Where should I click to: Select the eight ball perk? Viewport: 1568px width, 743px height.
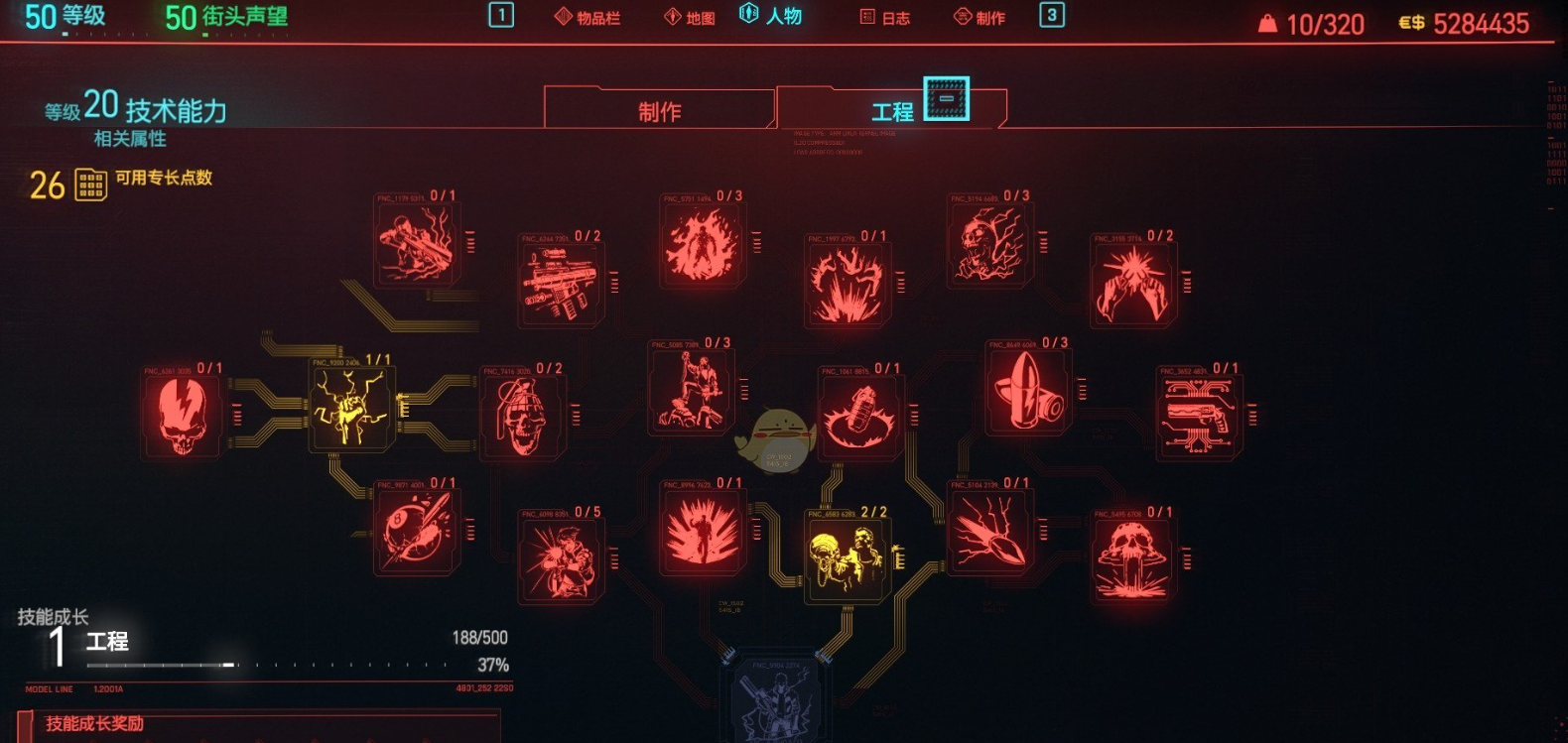(416, 533)
